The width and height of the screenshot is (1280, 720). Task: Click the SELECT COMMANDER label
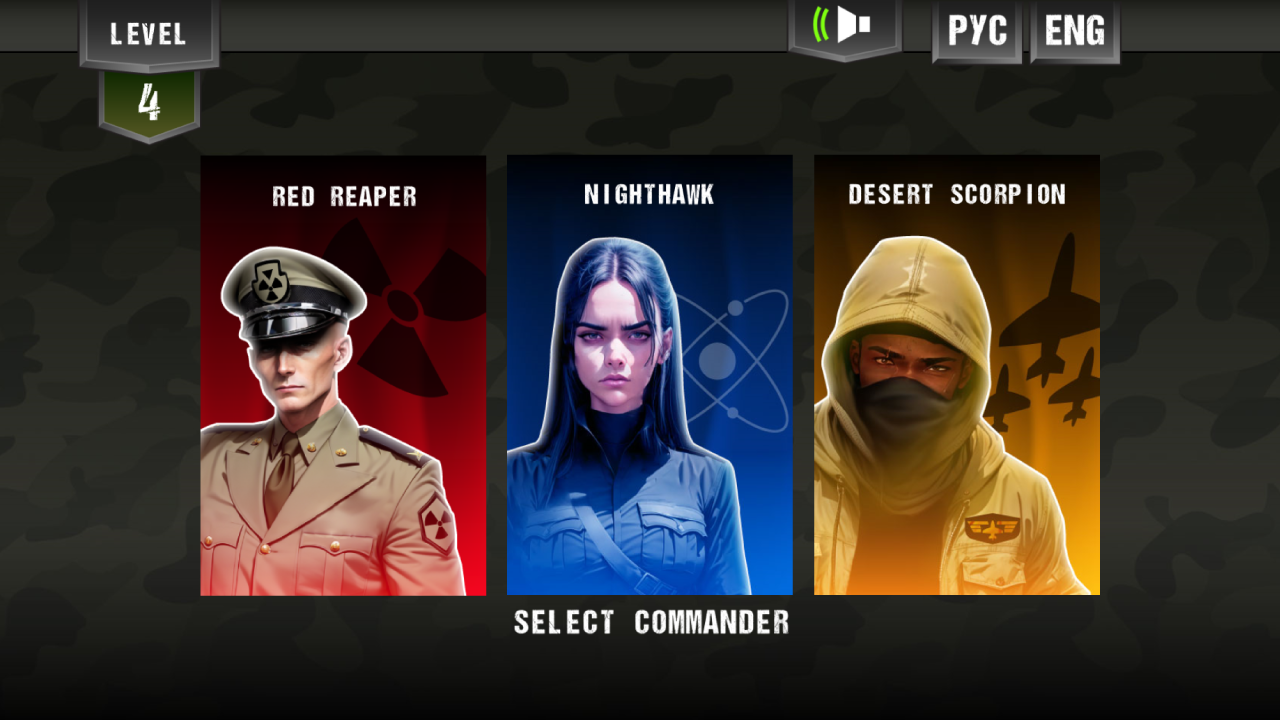650,622
